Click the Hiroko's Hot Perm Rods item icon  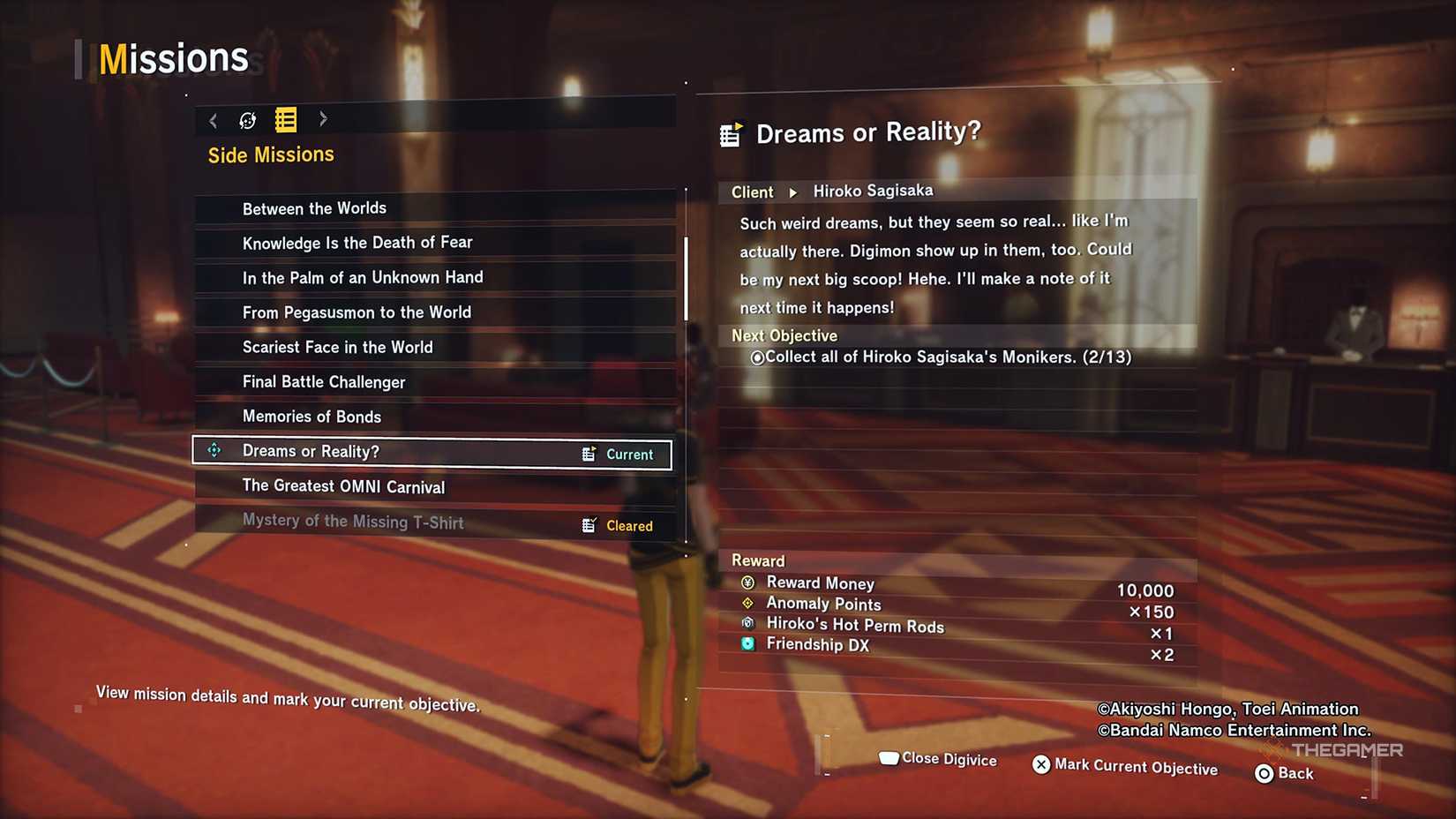(x=746, y=624)
